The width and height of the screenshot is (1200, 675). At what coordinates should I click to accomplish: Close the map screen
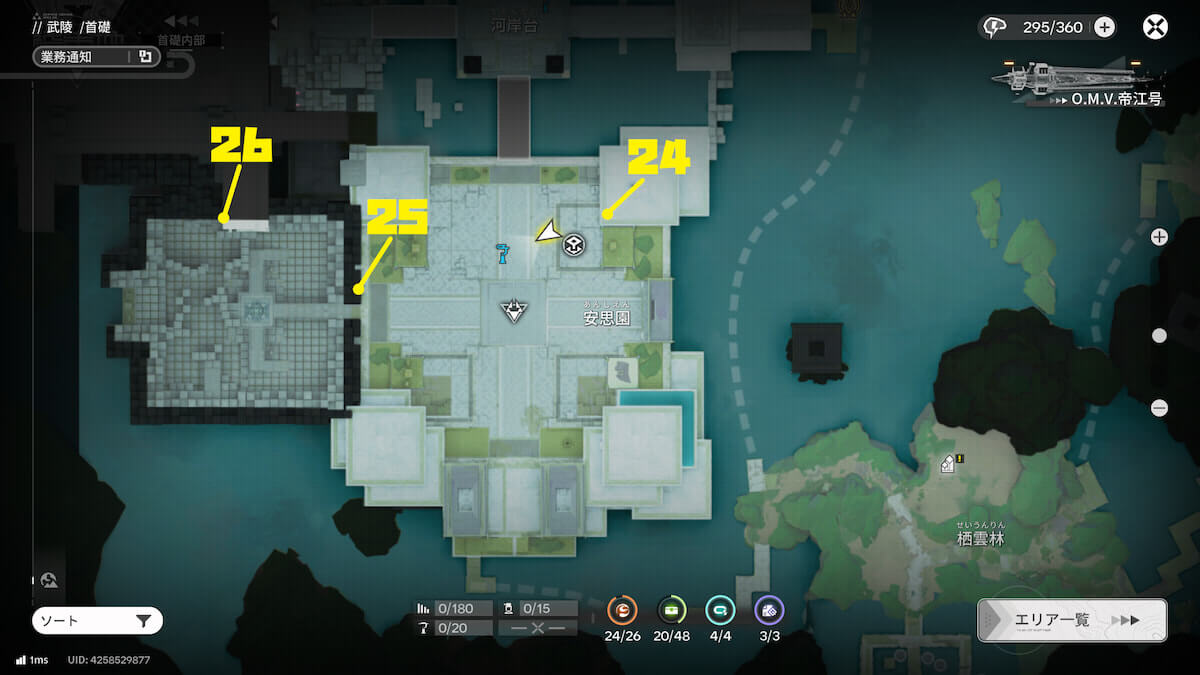point(1155,27)
